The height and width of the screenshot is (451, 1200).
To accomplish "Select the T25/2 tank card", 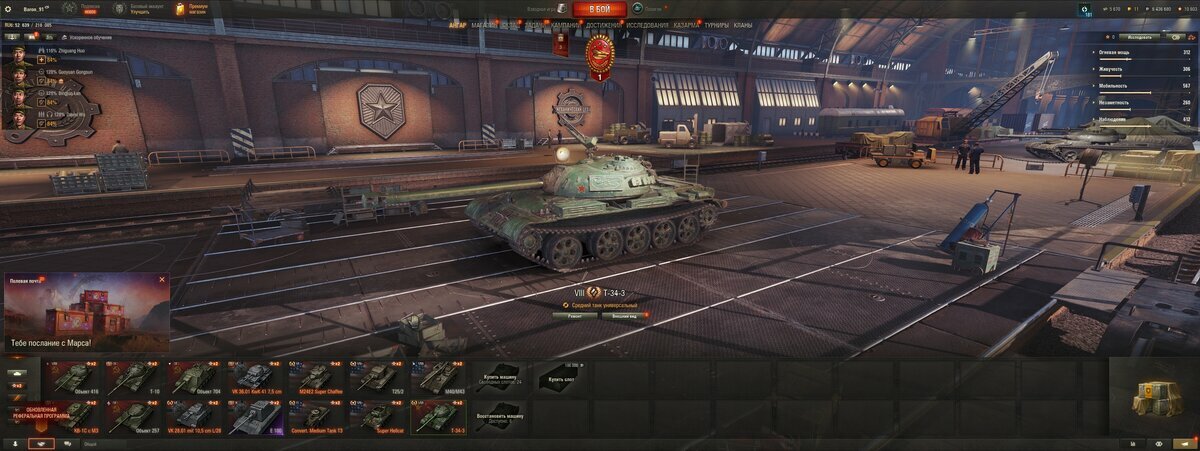I will tap(377, 377).
